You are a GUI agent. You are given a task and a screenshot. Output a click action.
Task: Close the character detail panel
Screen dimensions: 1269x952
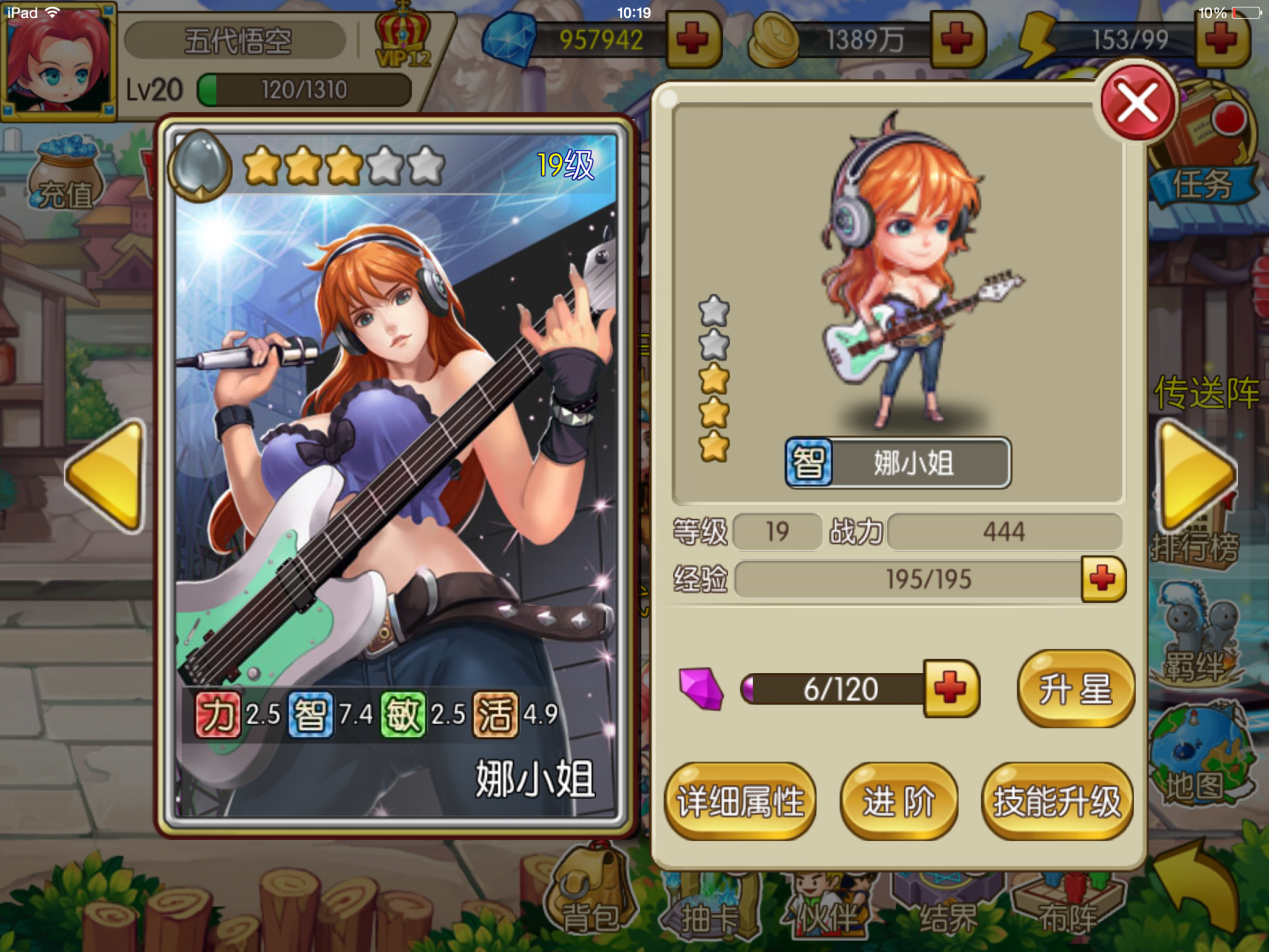[x=1137, y=101]
